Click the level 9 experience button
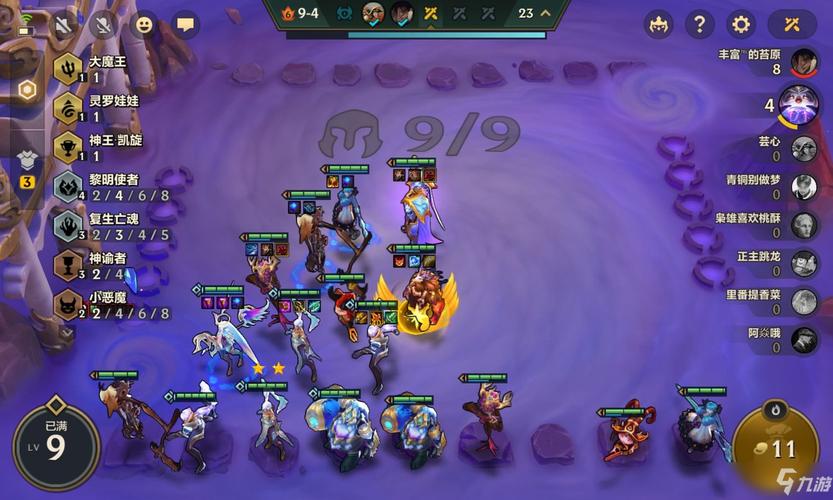 click(x=55, y=445)
